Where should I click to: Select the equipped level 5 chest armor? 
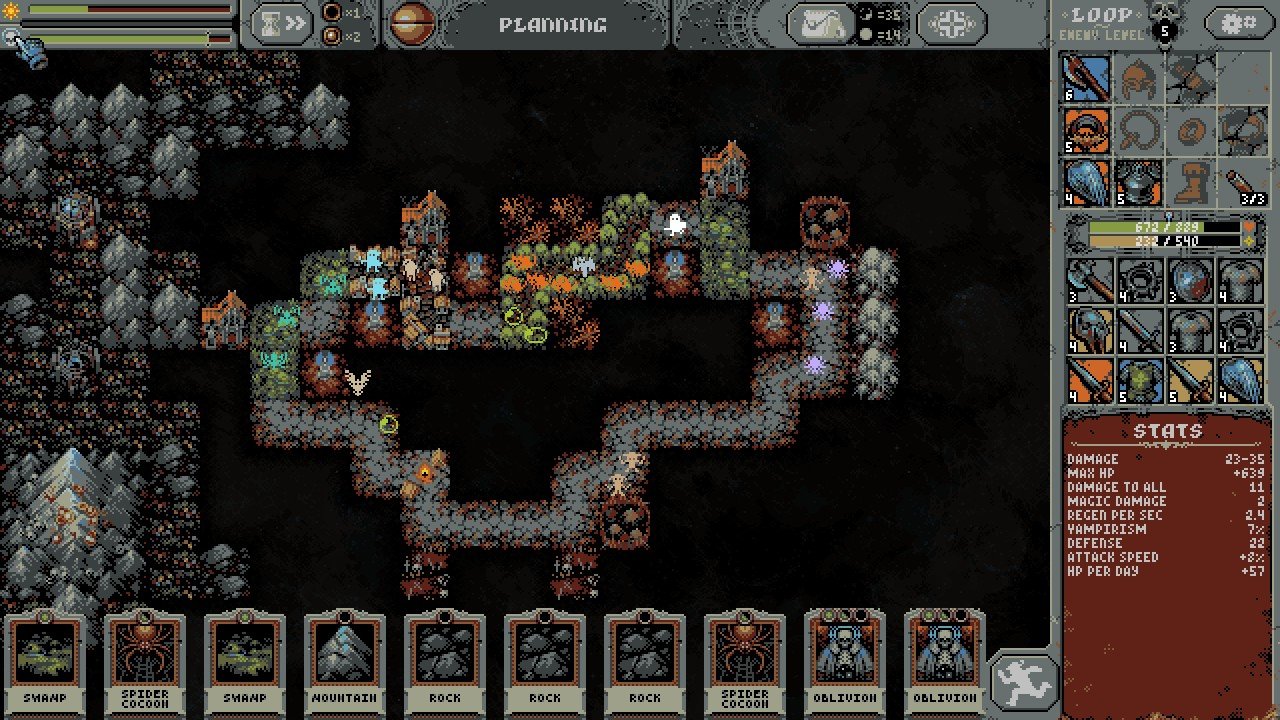[1140, 183]
